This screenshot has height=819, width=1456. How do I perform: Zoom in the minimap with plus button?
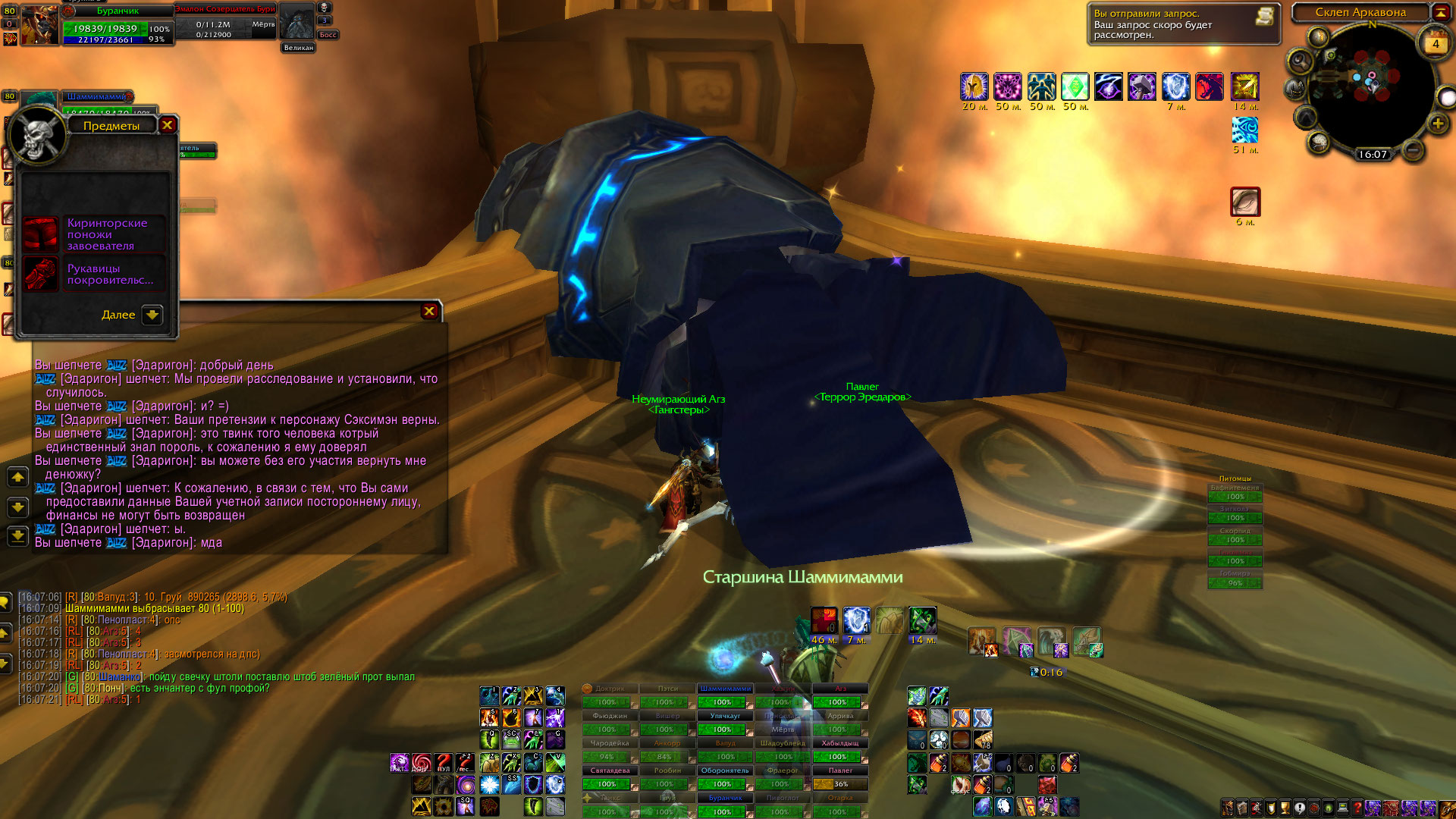point(1437,124)
